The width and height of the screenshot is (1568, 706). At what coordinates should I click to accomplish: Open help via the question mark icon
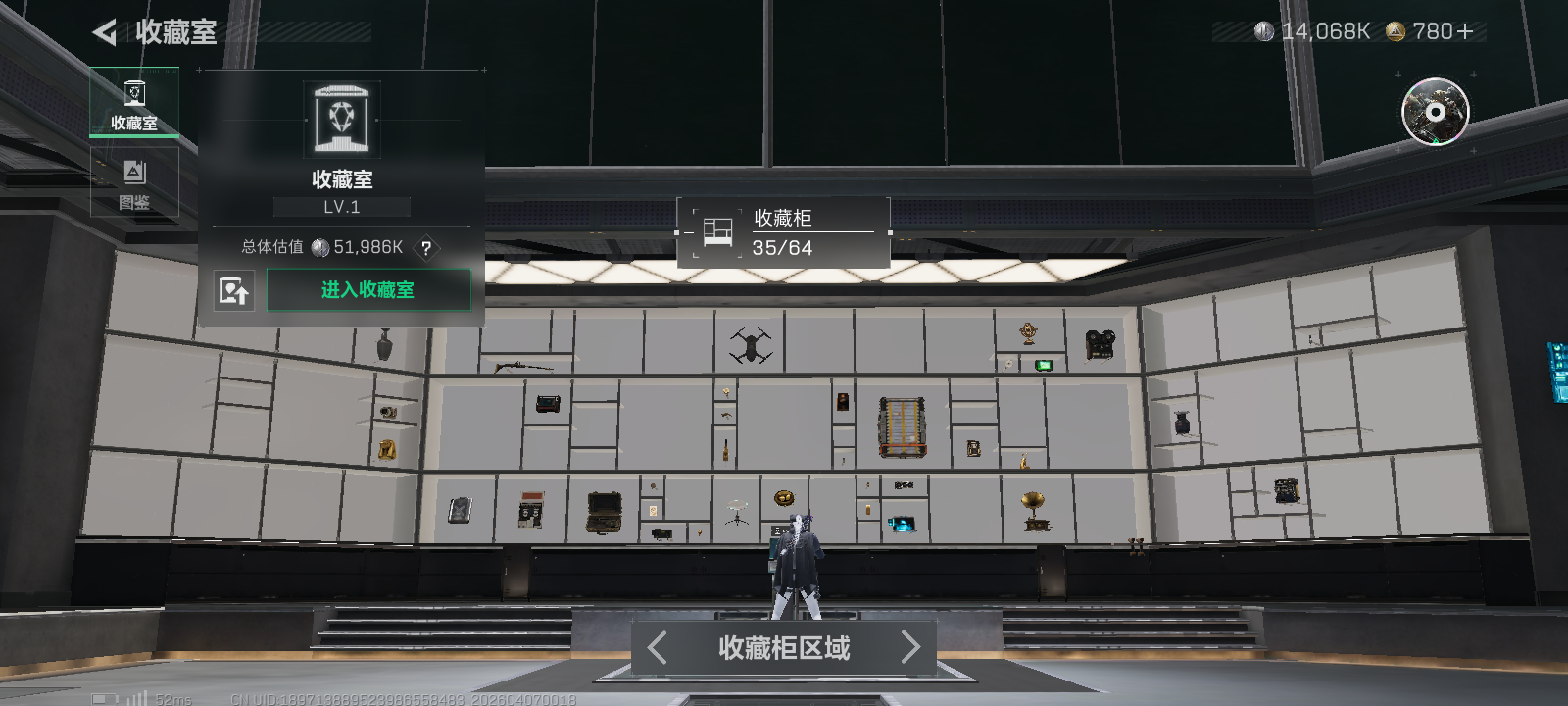tap(425, 249)
